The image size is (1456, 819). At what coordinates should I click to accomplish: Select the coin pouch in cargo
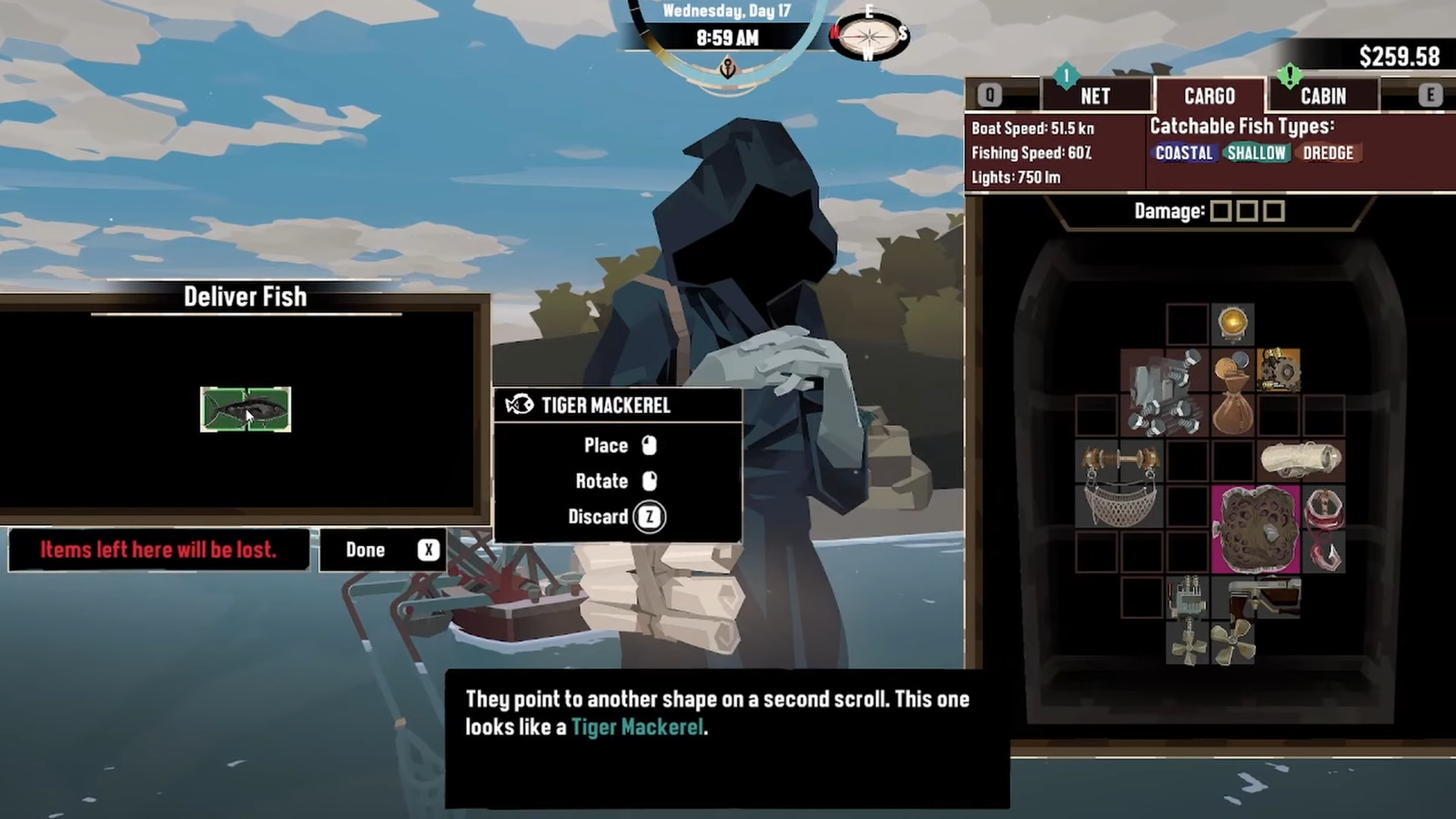click(x=1233, y=393)
